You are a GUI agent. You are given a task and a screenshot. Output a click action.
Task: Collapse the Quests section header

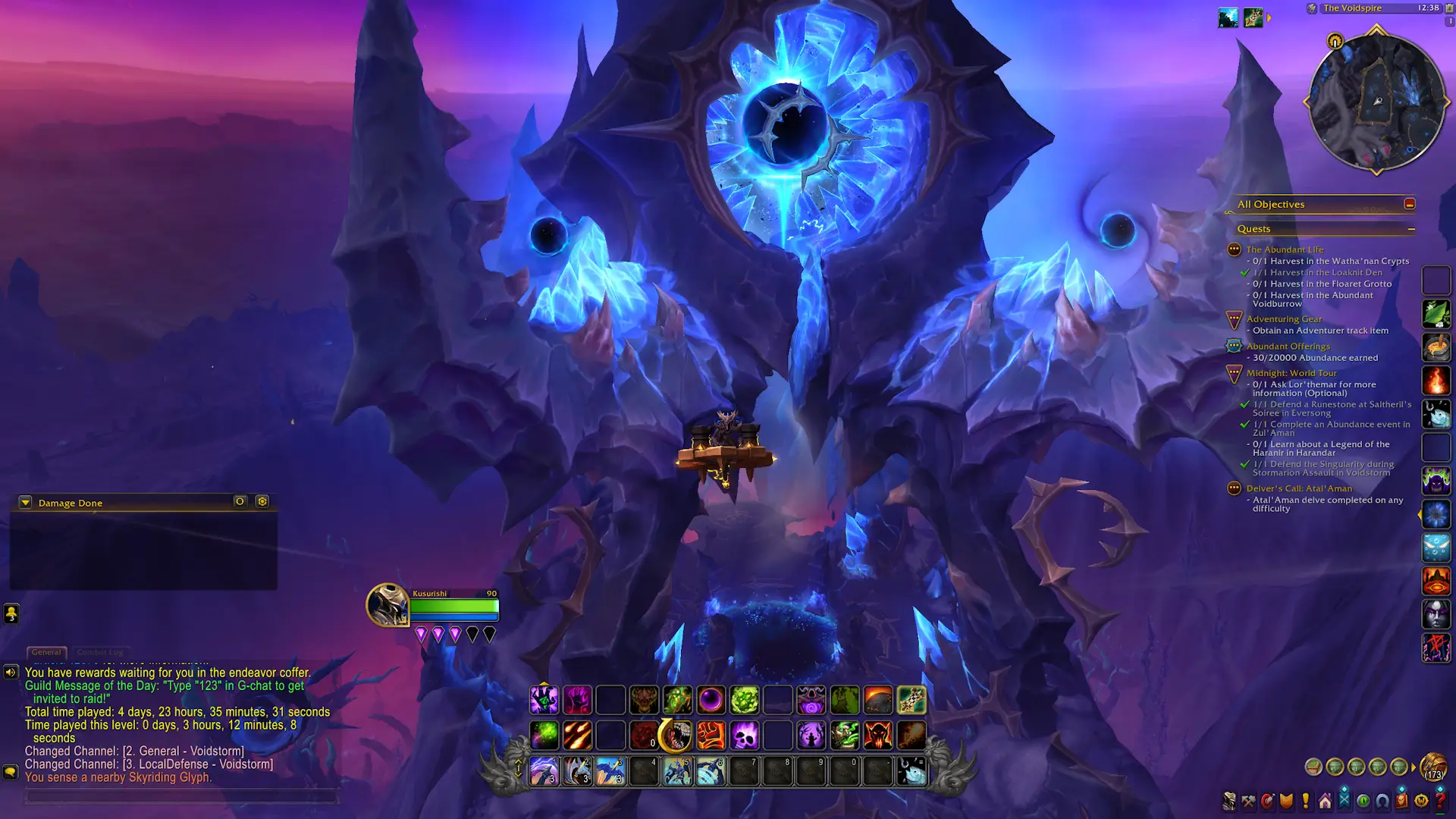[x=1412, y=228]
